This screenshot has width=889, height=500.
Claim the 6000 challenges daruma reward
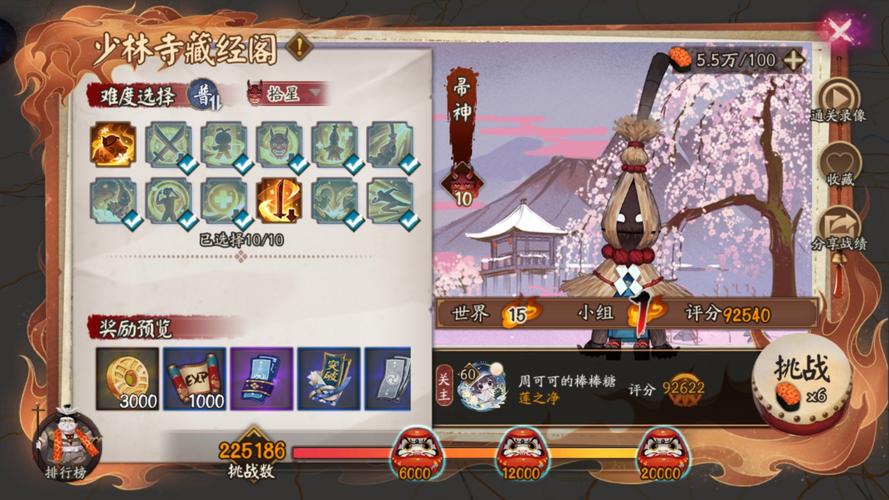click(414, 450)
